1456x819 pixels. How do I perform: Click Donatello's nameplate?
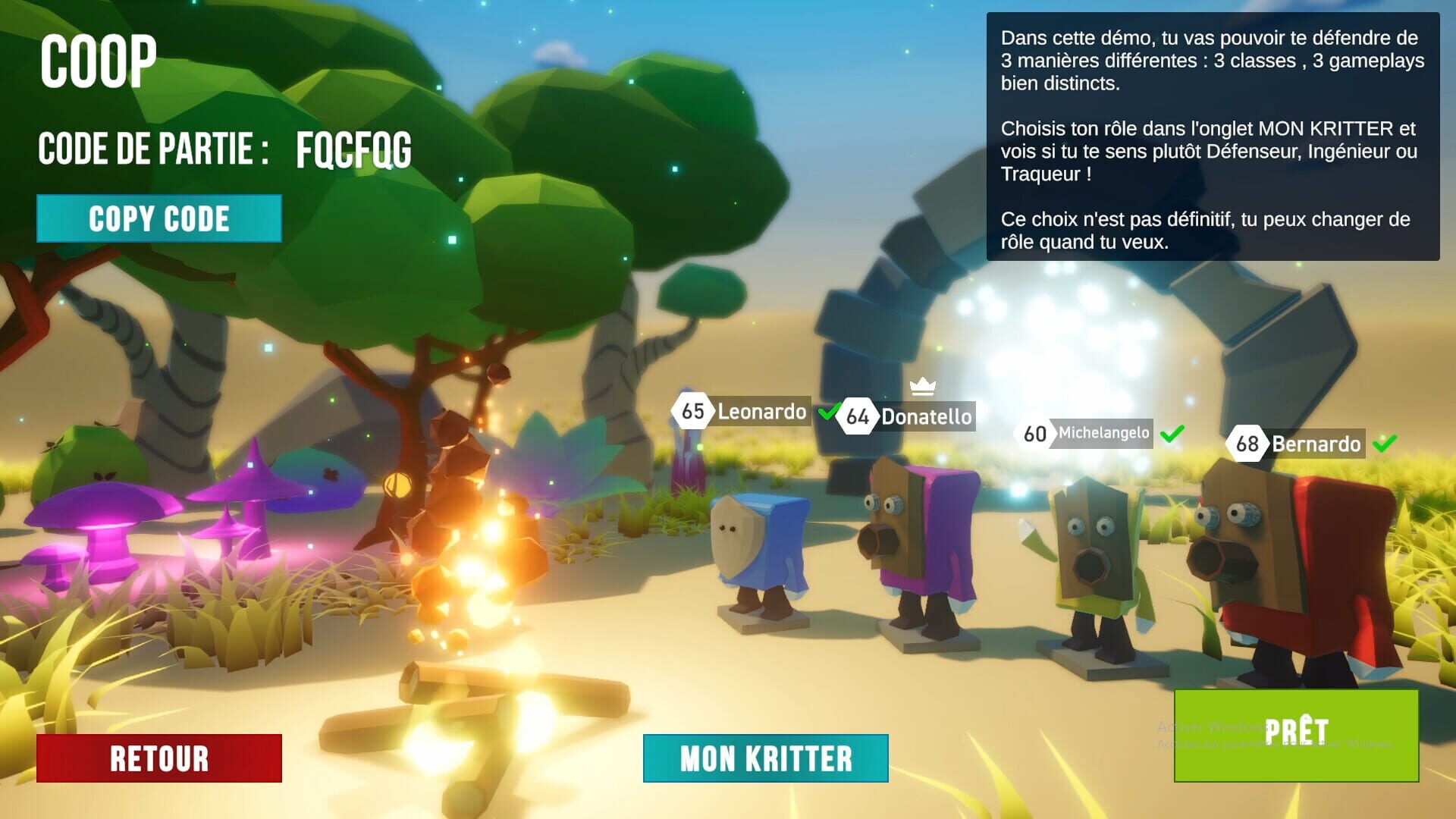pyautogui.click(x=925, y=416)
